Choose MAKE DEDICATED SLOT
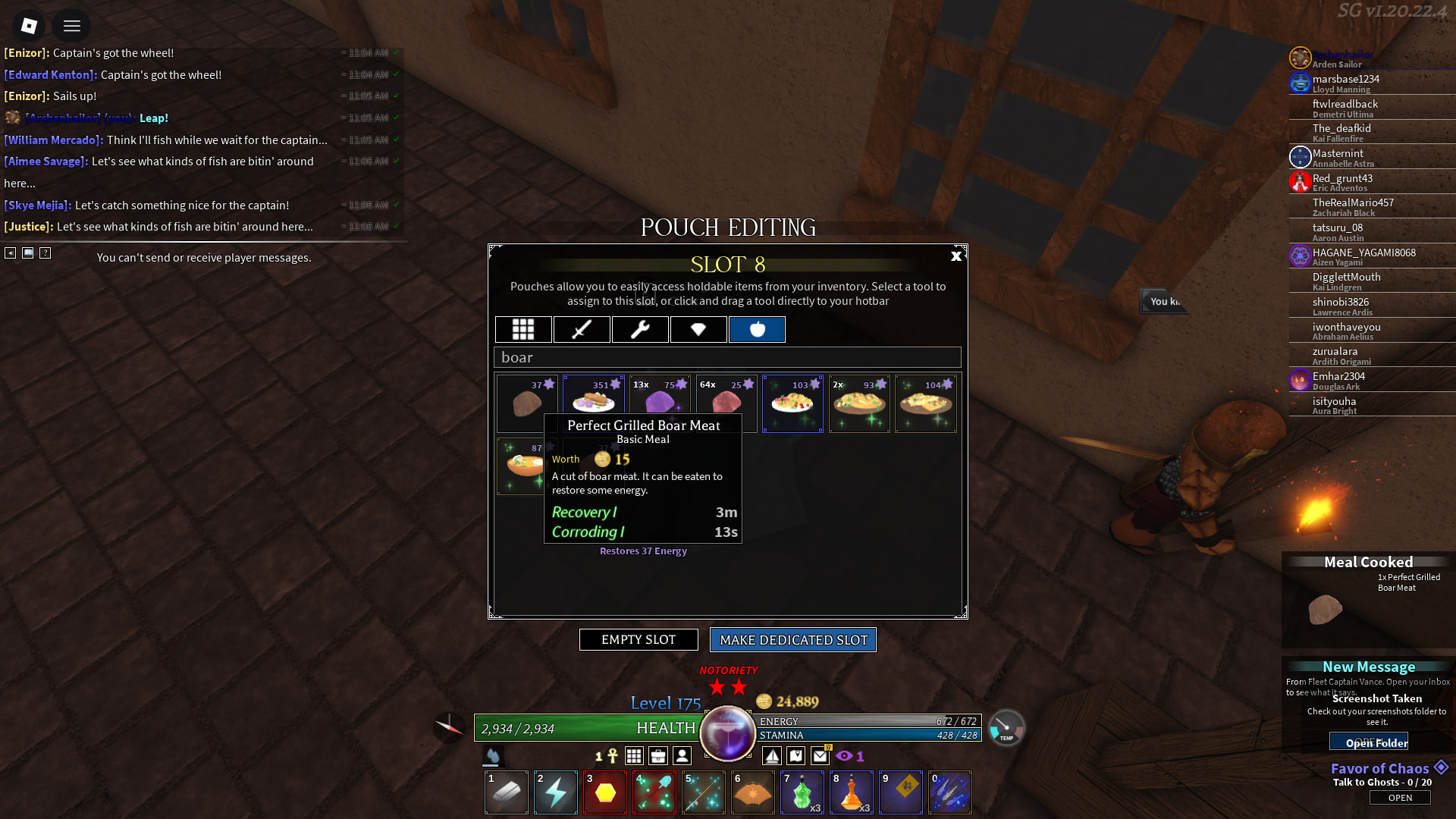Image resolution: width=1456 pixels, height=819 pixels. point(793,640)
